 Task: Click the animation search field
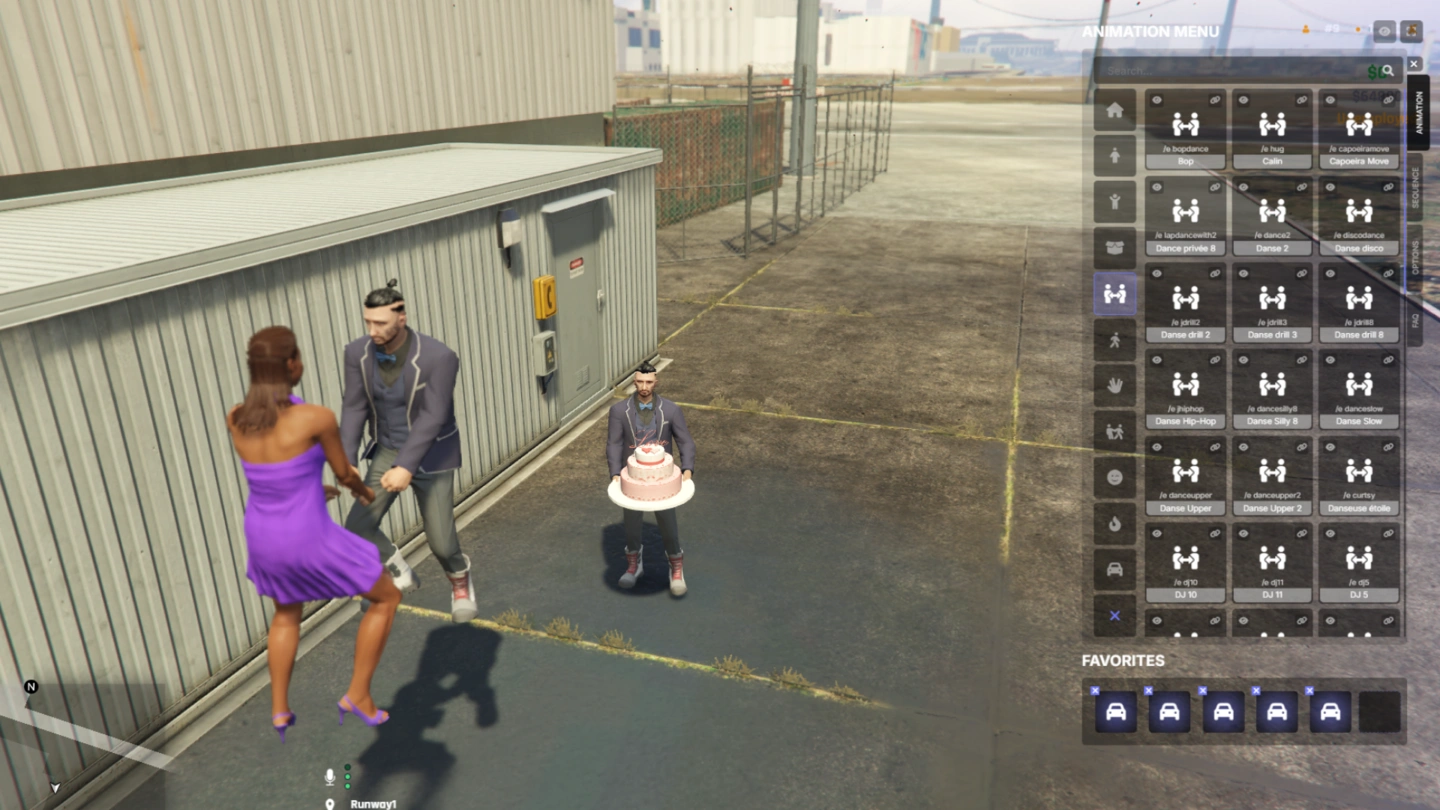1230,71
